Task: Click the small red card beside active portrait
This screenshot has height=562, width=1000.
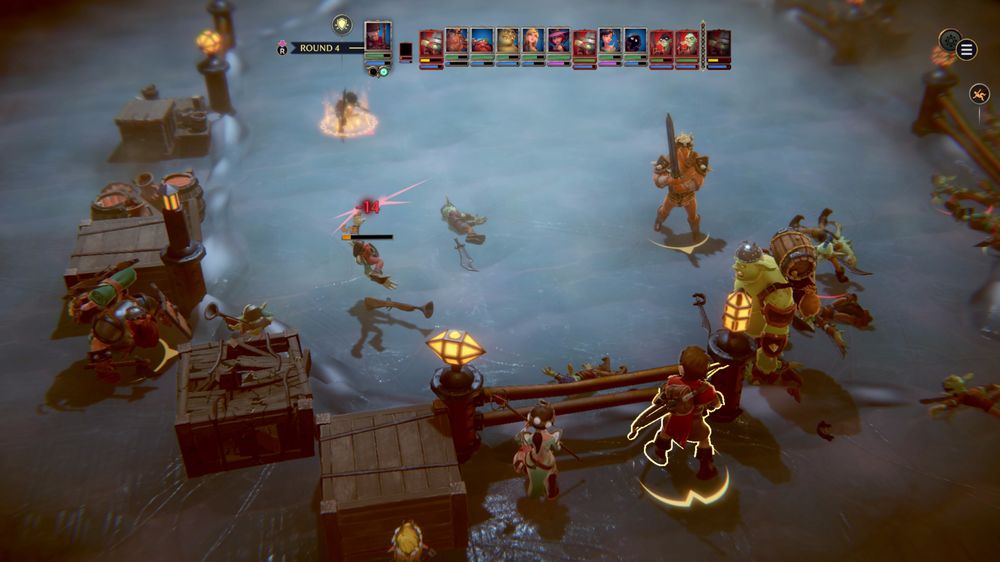Action: [x=406, y=51]
